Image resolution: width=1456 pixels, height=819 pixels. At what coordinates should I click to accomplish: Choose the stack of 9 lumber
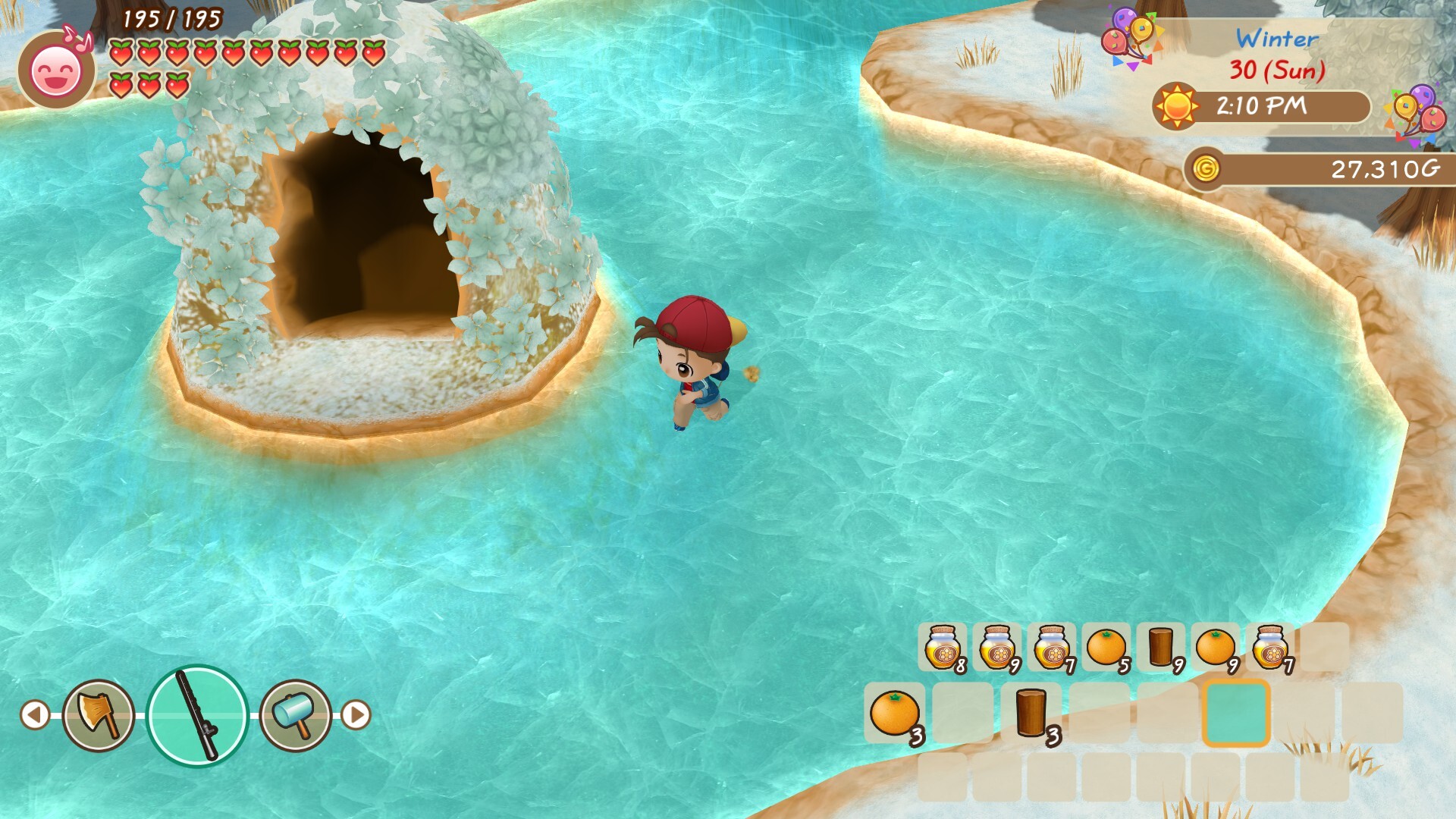1161,647
